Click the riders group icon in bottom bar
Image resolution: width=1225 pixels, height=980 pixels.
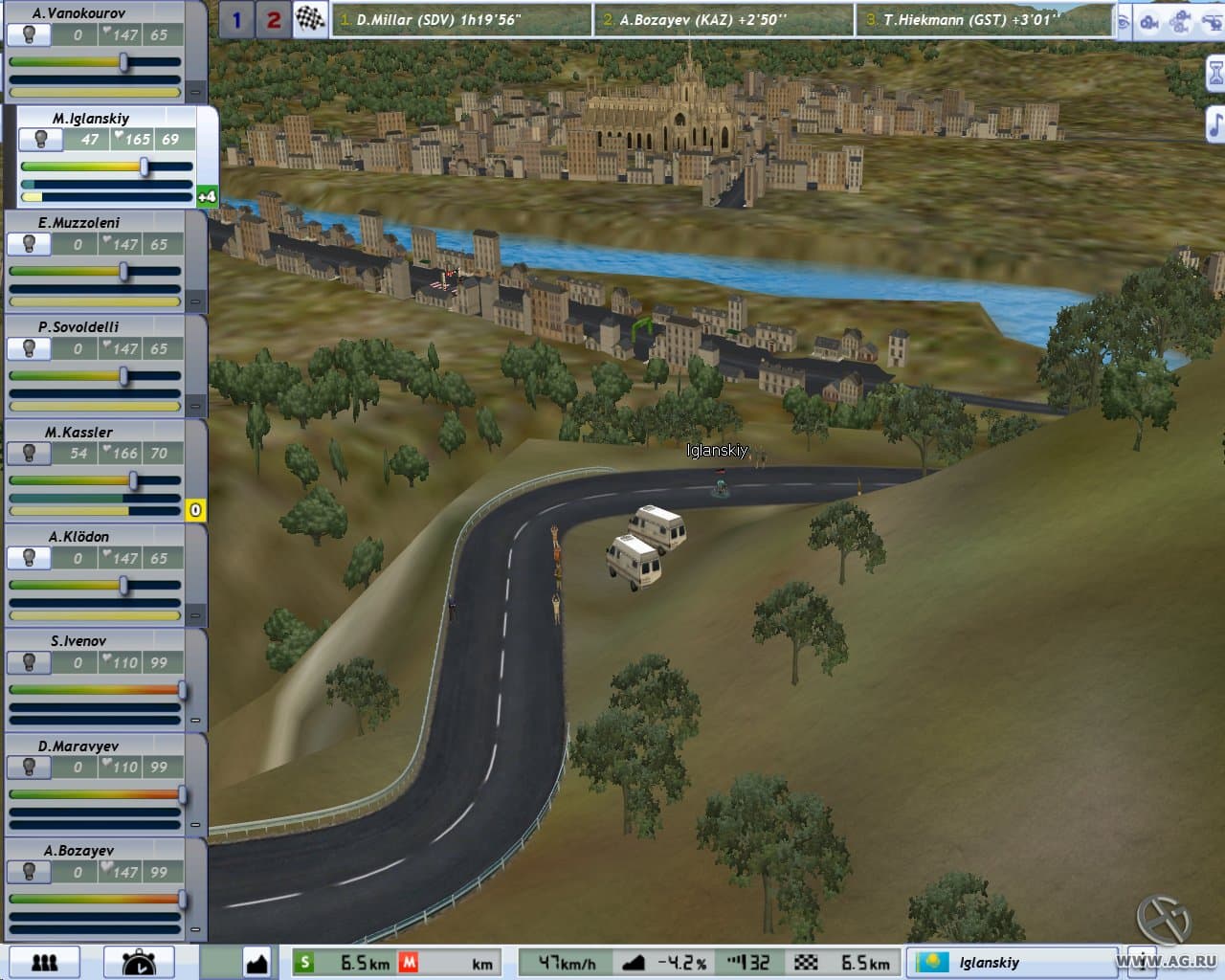coord(45,961)
